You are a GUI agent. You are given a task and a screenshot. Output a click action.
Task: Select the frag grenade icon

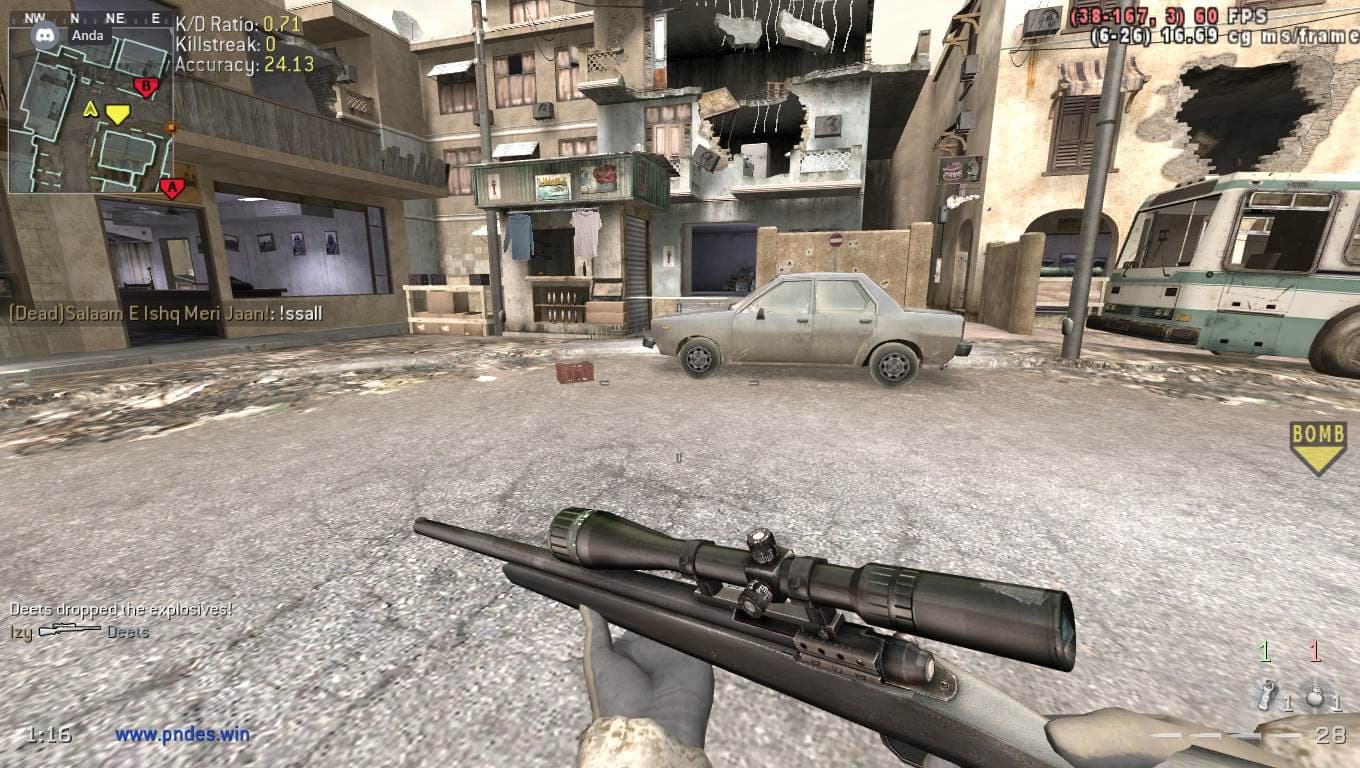point(1315,696)
